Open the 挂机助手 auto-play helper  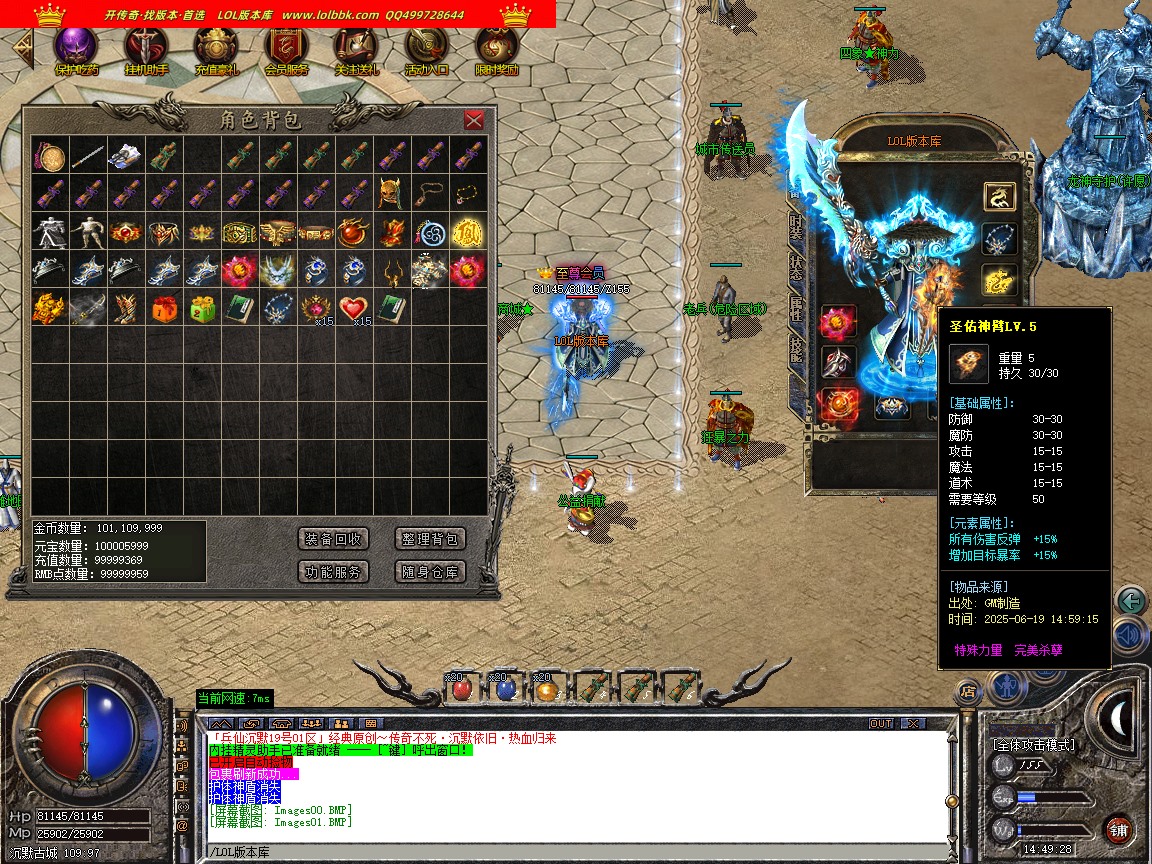[146, 50]
